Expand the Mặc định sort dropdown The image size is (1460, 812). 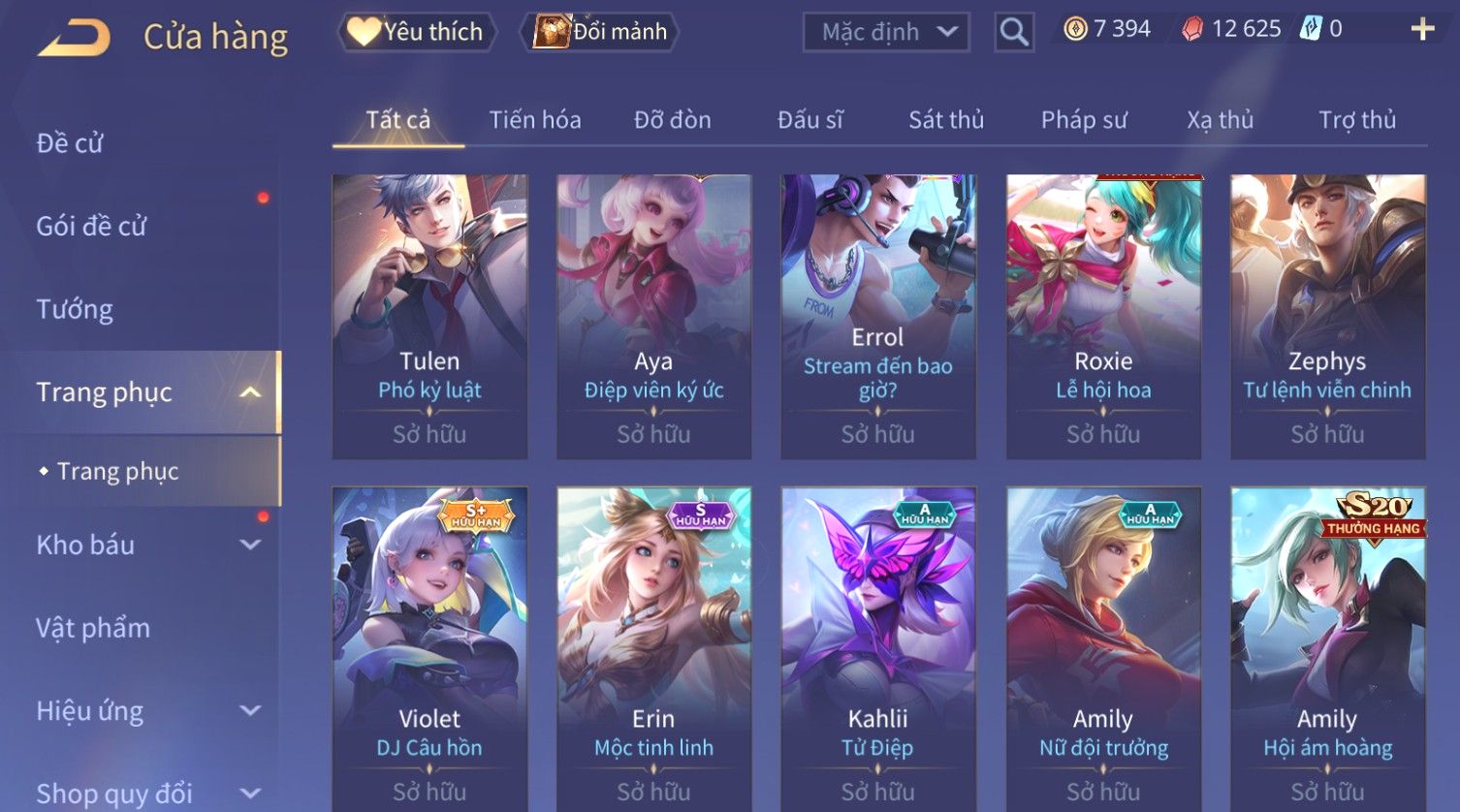pos(886,32)
